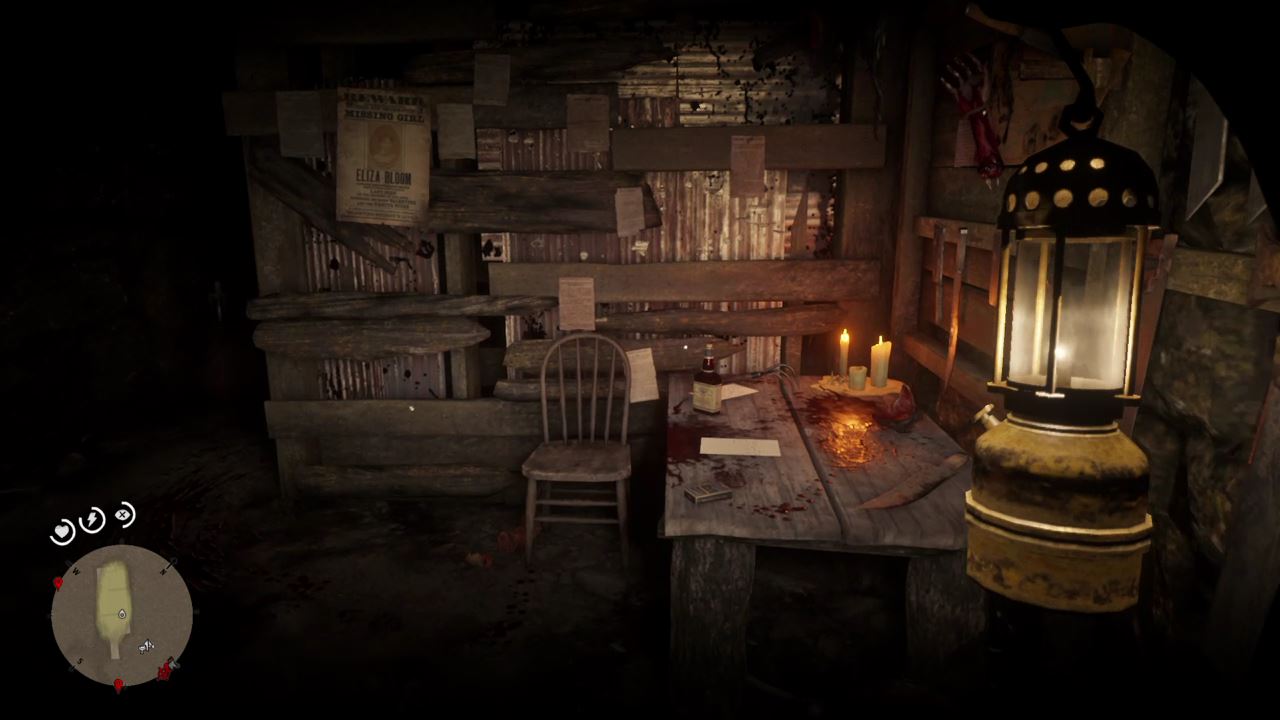Screen dimensions: 1280x720
Task: Click the small card box near the table edge
Action: coord(708,493)
